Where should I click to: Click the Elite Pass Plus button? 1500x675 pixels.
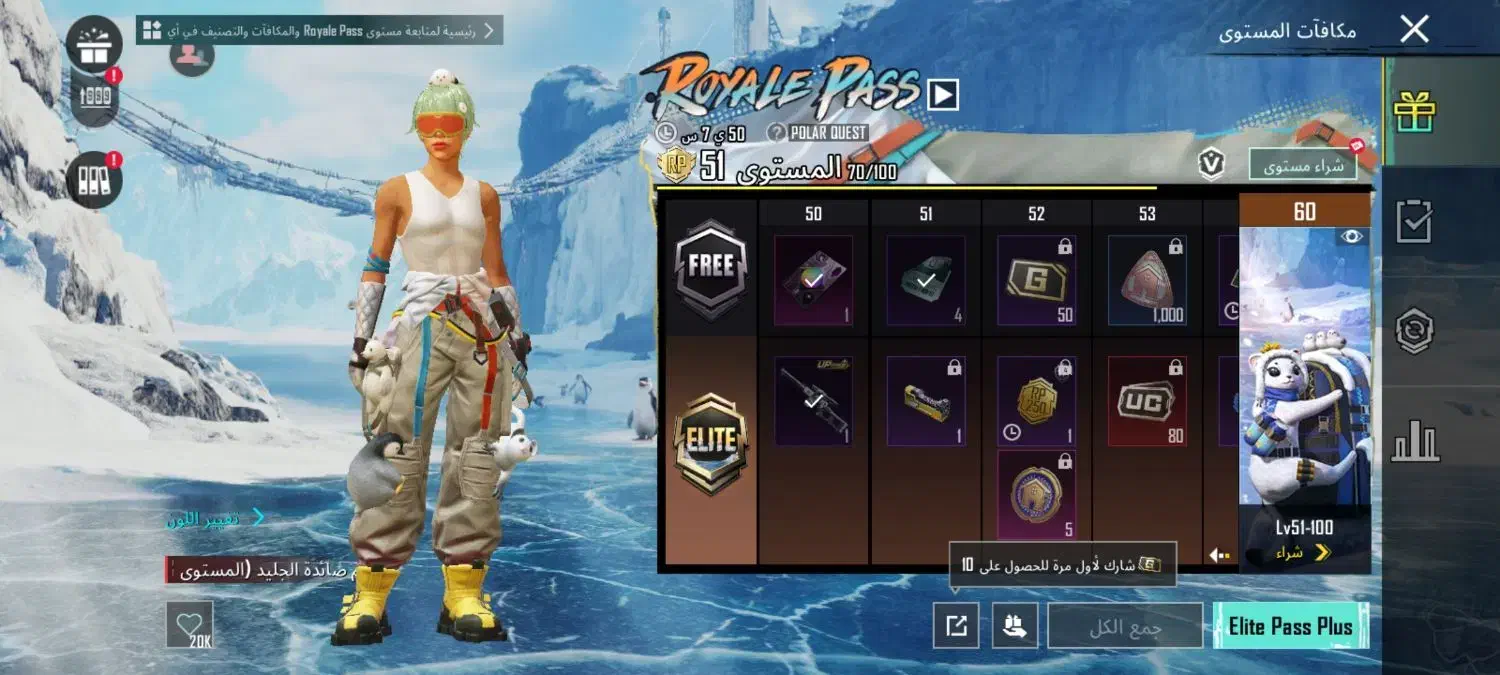point(1290,626)
